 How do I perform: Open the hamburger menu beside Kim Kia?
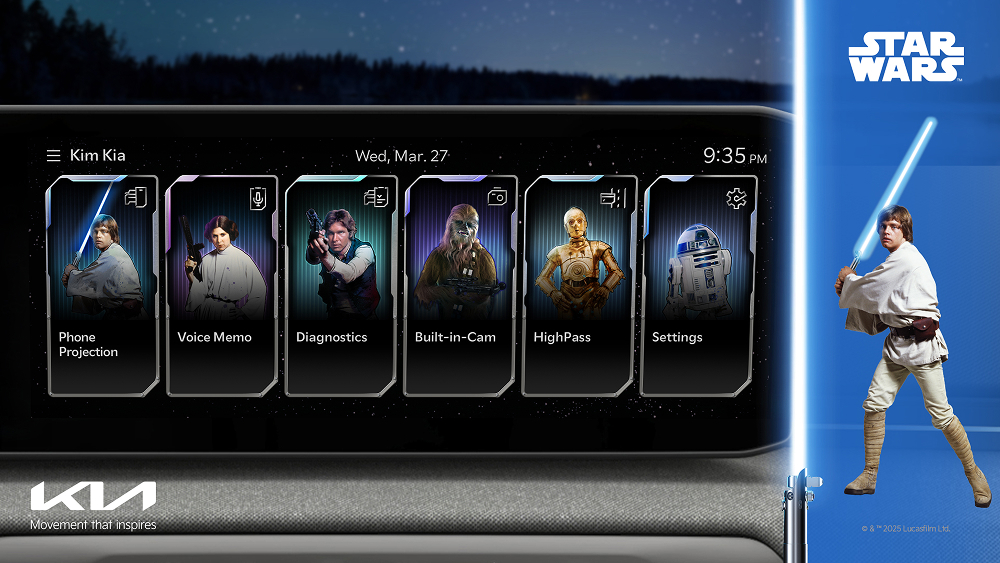click(x=53, y=156)
